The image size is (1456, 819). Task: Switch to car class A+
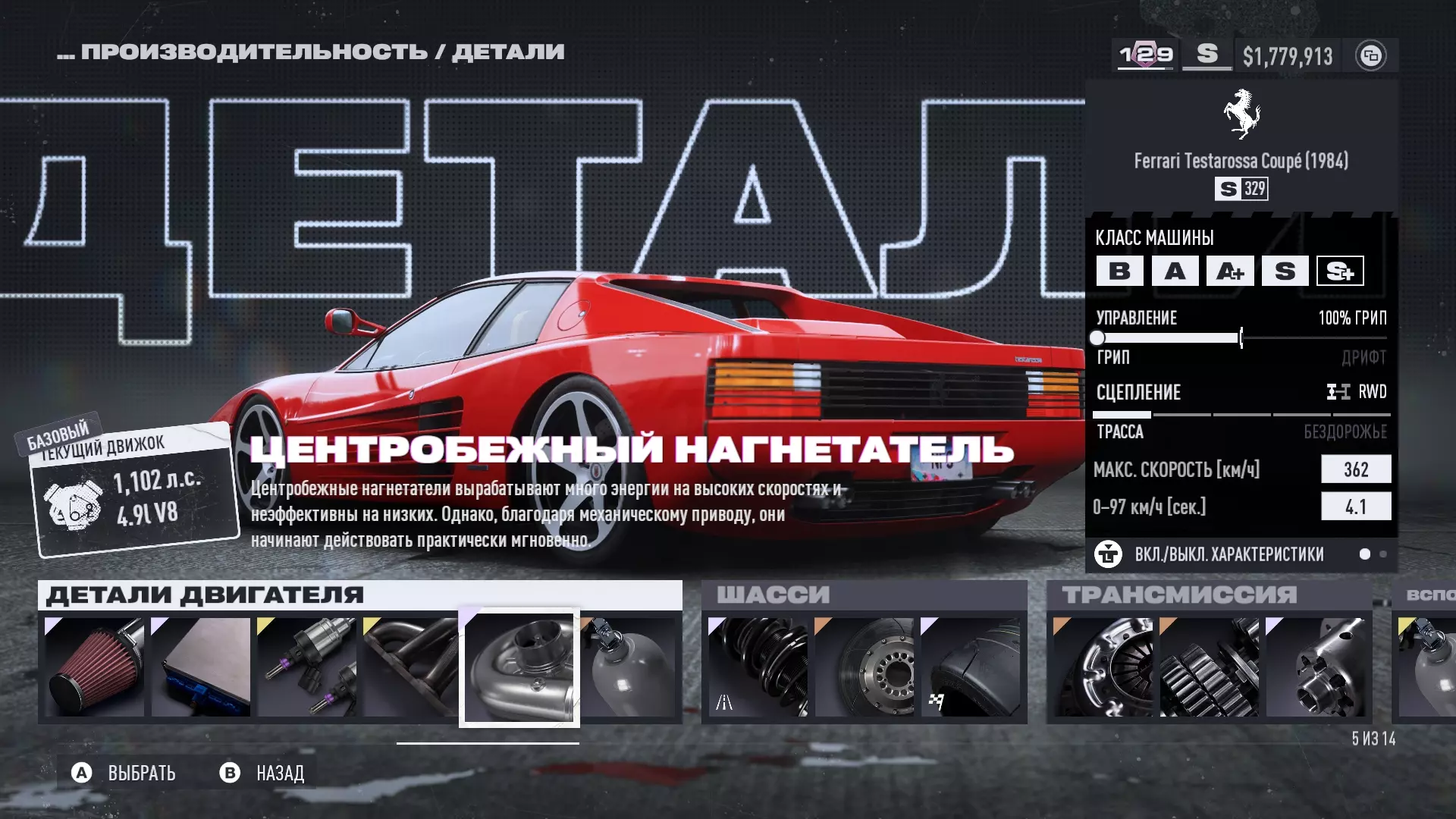(x=1230, y=271)
